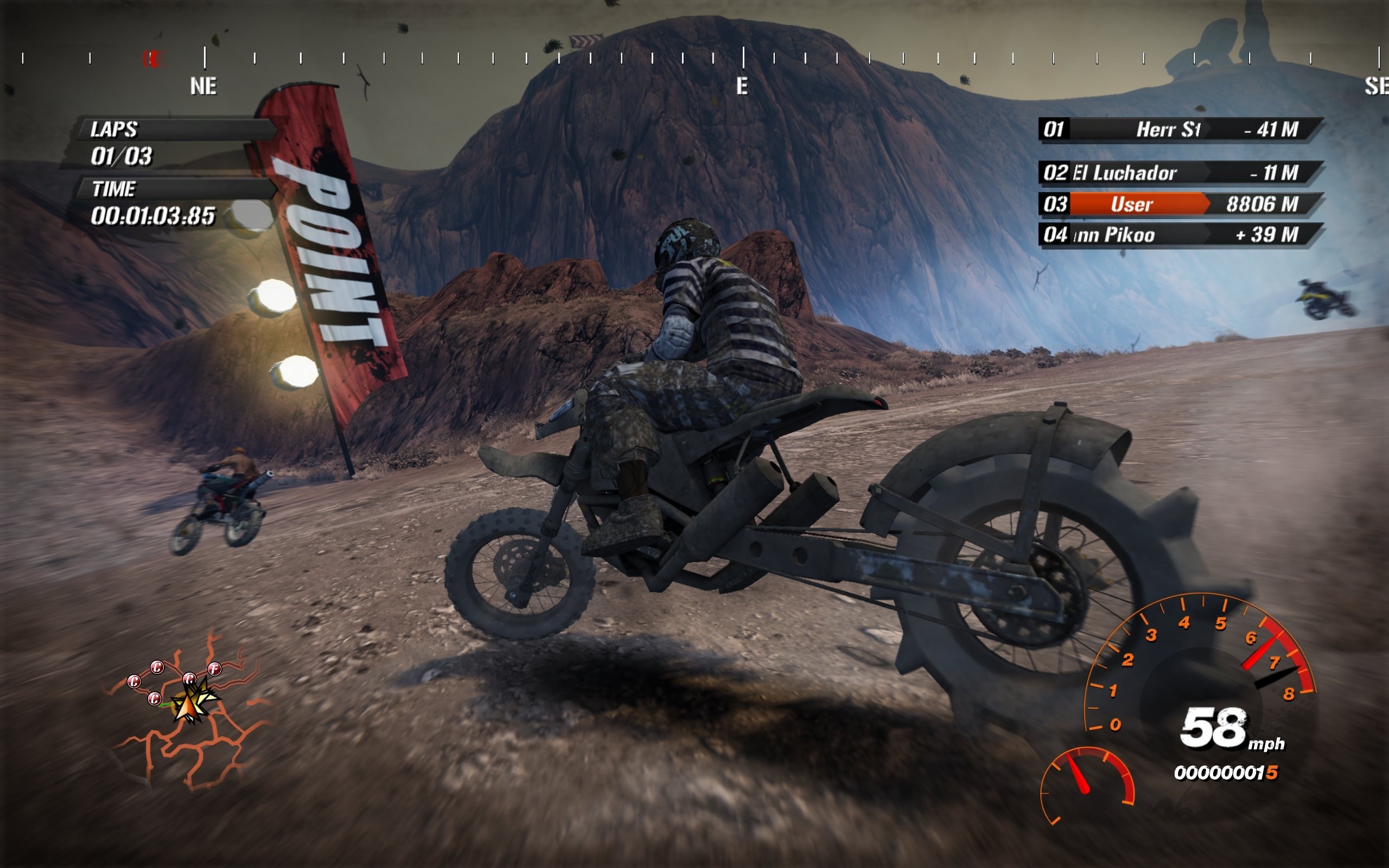Click the red position indicator on the compass bar

151,58
